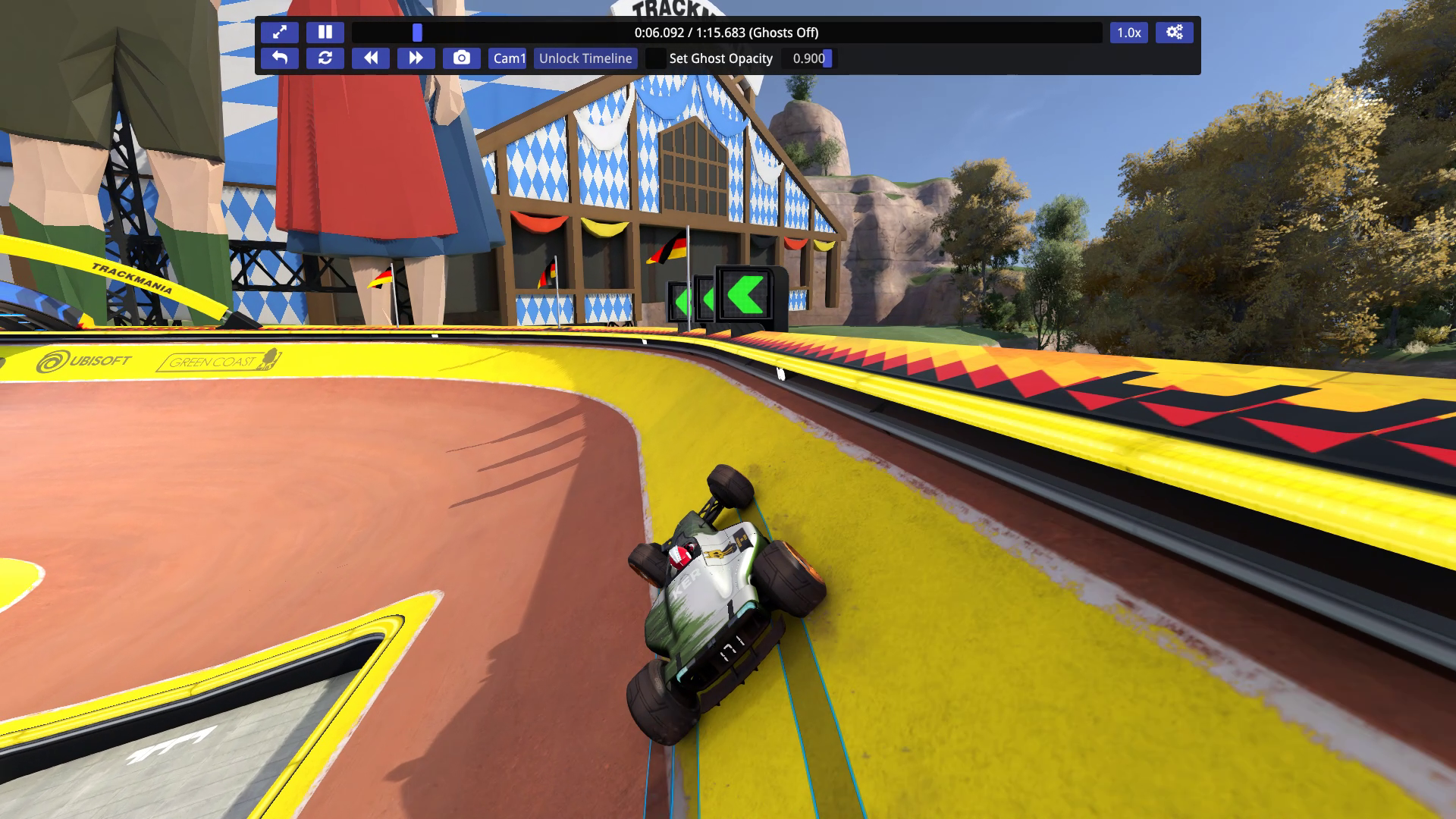Image resolution: width=1456 pixels, height=819 pixels.
Task: Fast forward the replay
Action: 416,58
